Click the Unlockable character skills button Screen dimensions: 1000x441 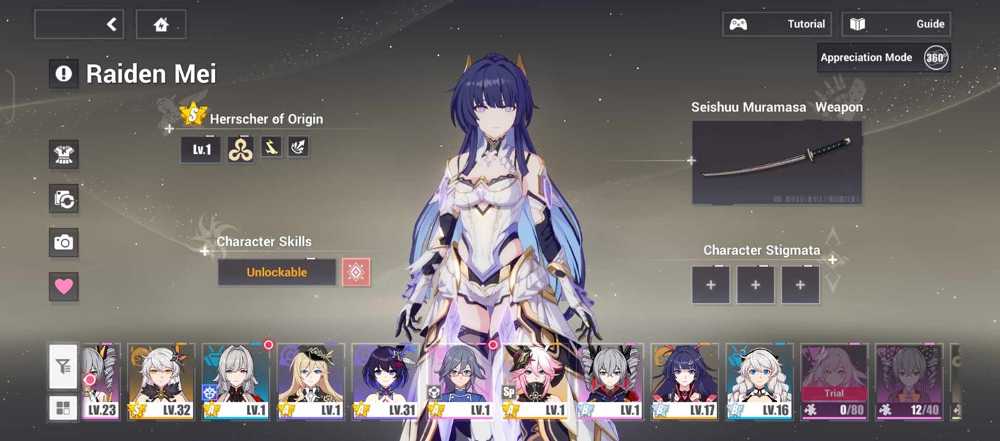277,272
